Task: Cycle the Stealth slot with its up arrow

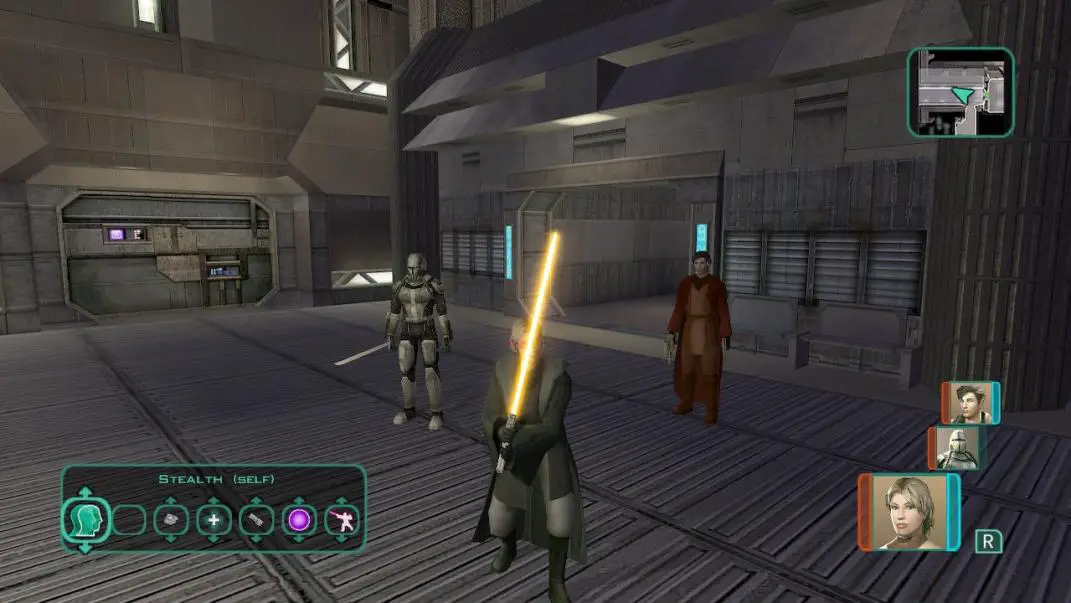Action: pyautogui.click(x=84, y=493)
